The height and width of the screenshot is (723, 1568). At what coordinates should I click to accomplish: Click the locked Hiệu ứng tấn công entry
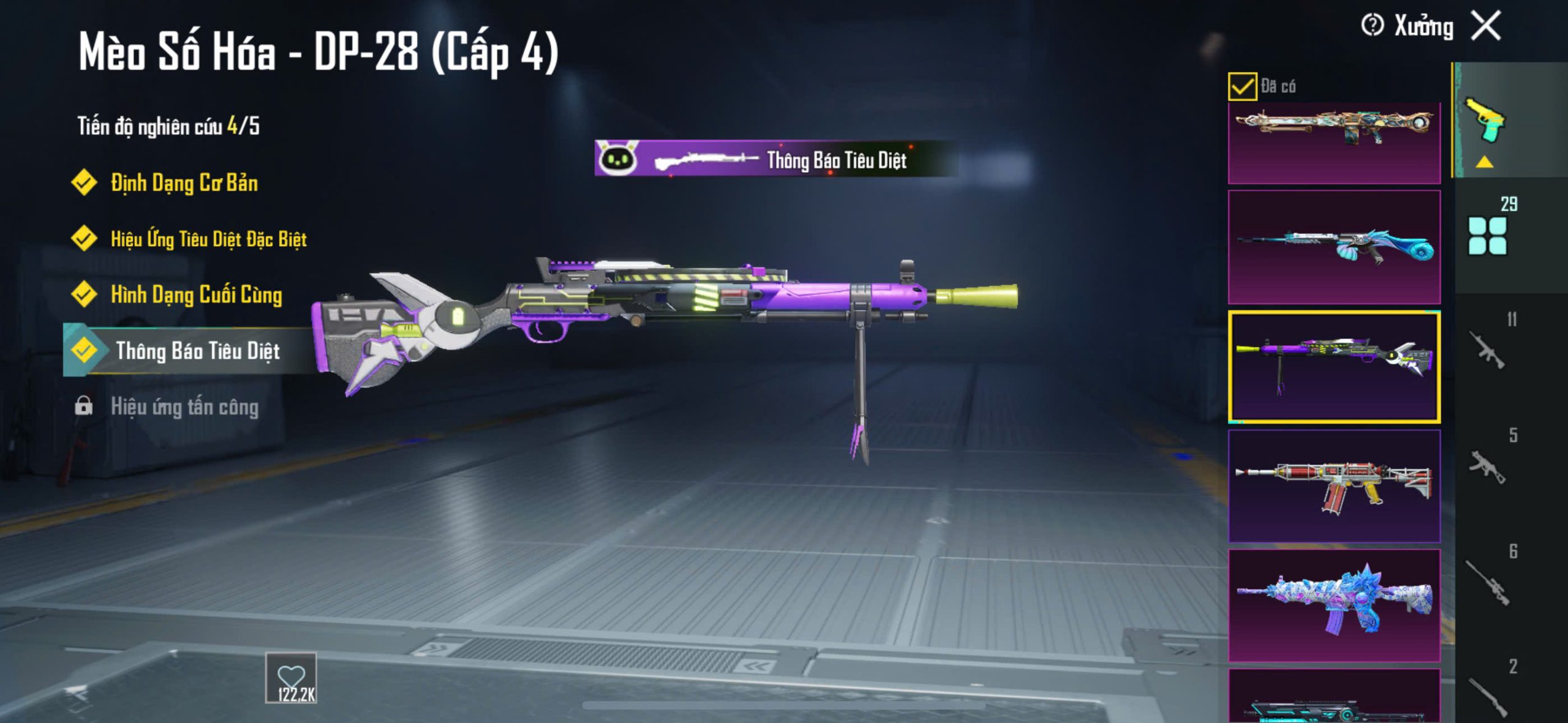coord(184,407)
